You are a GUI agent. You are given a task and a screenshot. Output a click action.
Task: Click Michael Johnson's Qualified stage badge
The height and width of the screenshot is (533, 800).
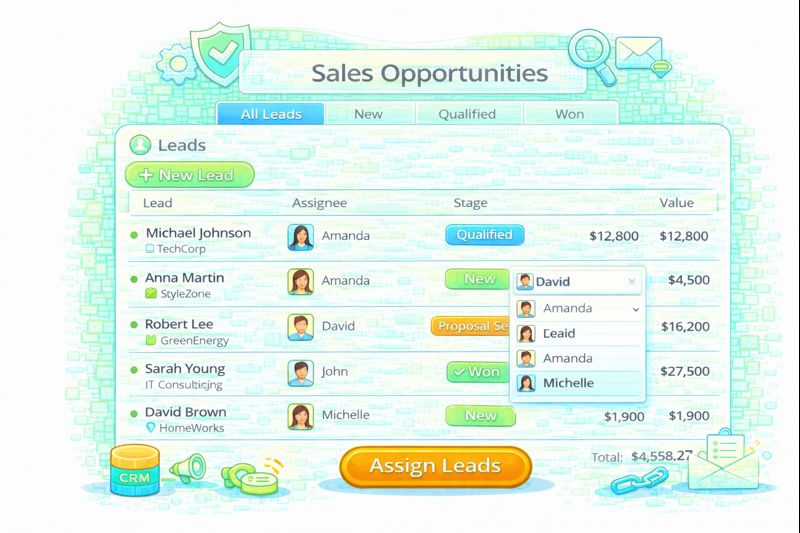484,235
